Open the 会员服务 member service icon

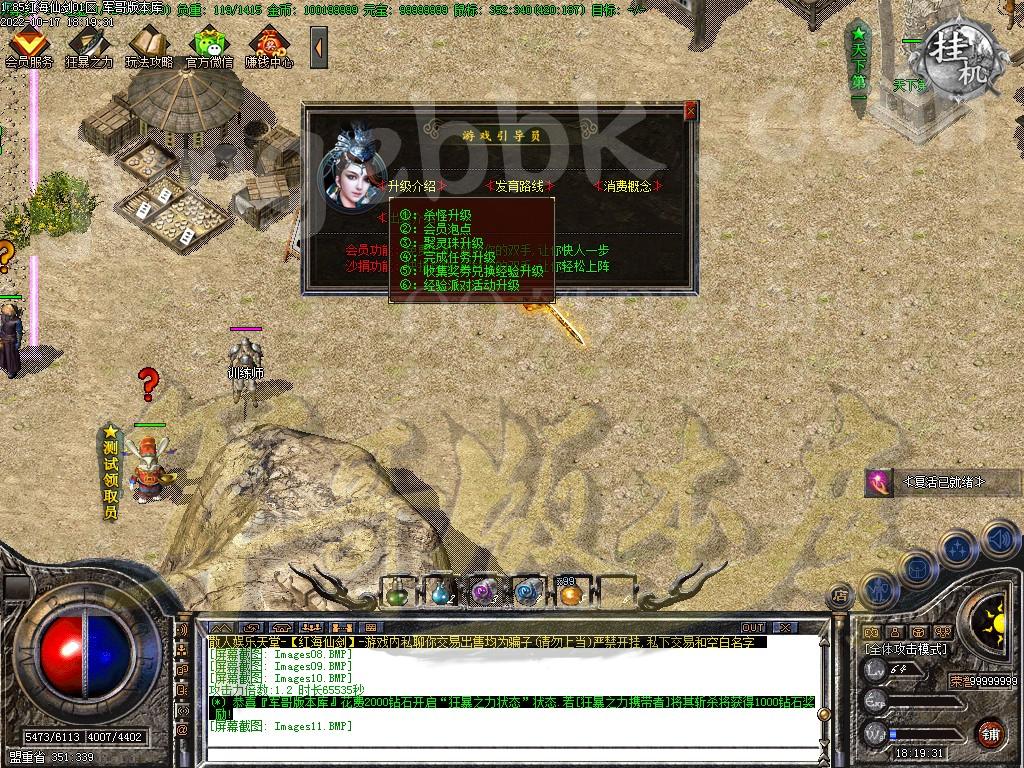[28, 46]
